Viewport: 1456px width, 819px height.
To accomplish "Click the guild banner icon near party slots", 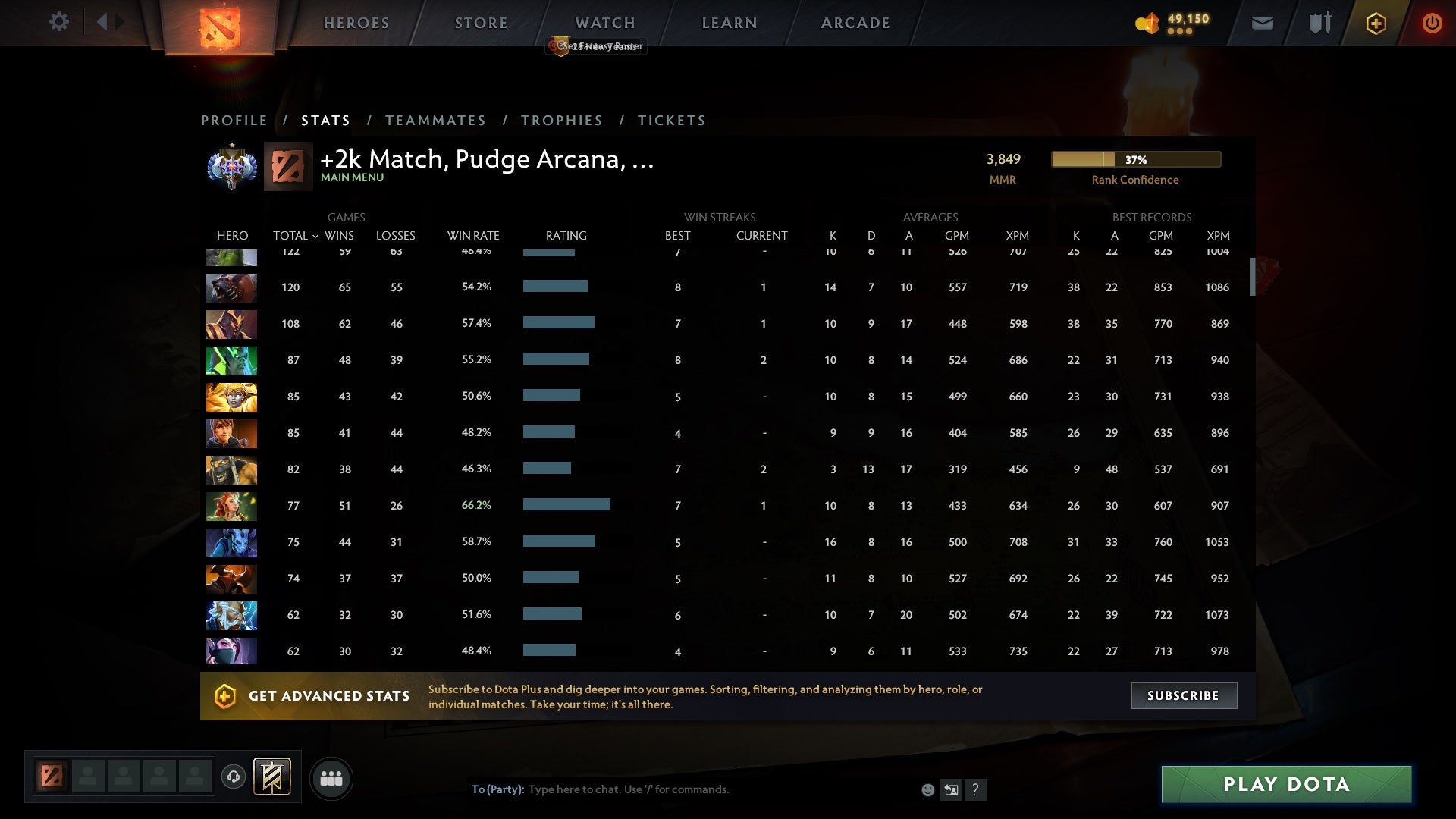I will (273, 777).
